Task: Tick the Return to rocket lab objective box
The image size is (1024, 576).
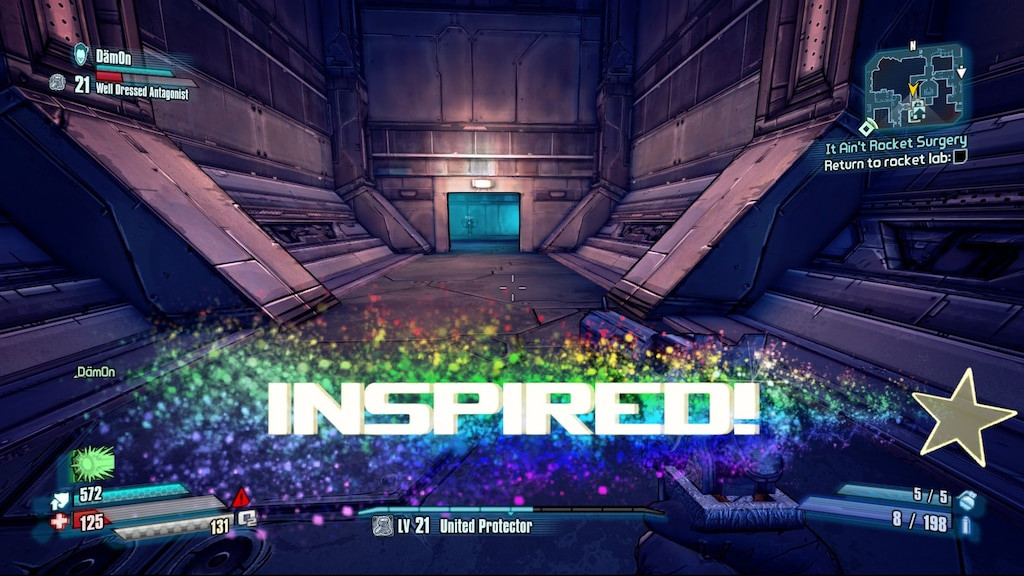Action: (x=960, y=157)
